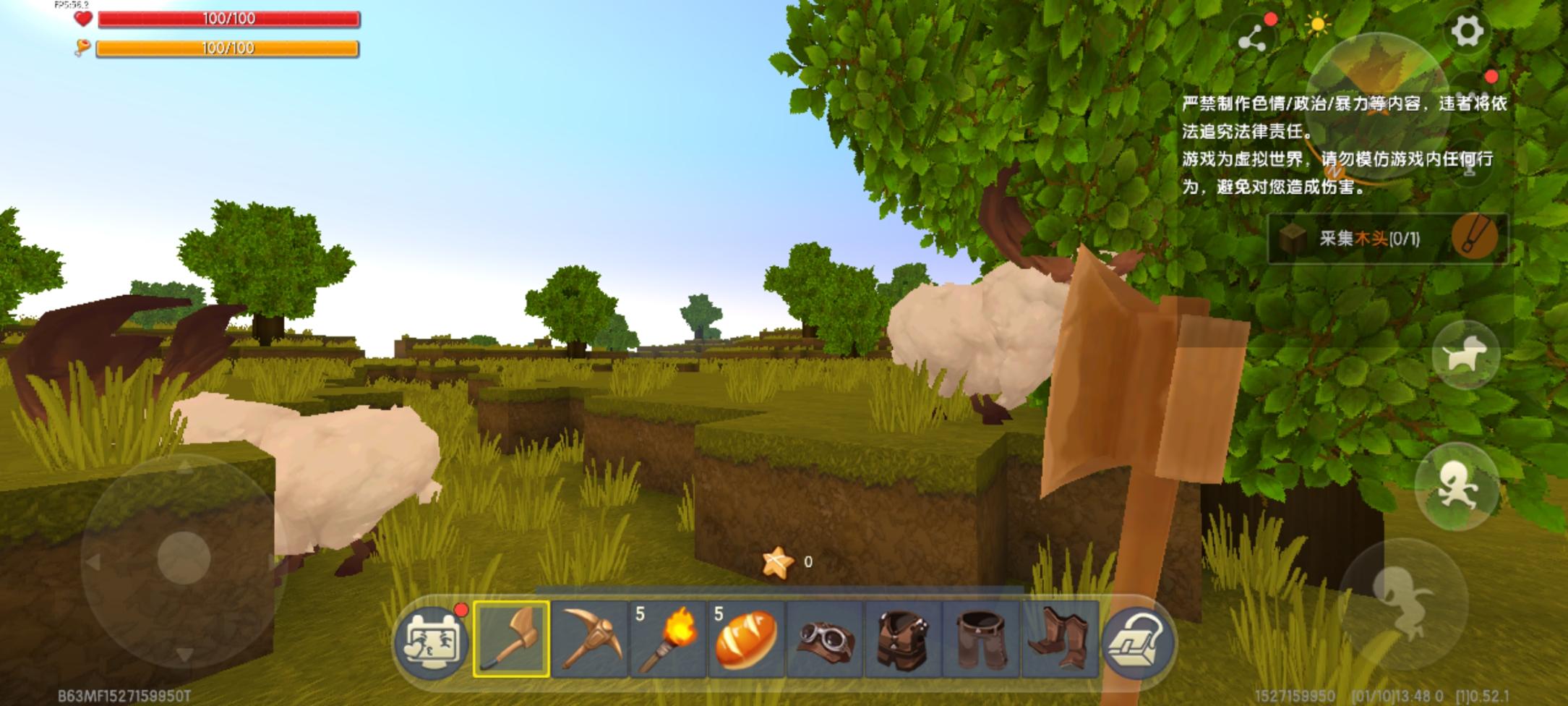Select the leather chest armor slot
Image resolution: width=1568 pixels, height=706 pixels.
pos(903,639)
